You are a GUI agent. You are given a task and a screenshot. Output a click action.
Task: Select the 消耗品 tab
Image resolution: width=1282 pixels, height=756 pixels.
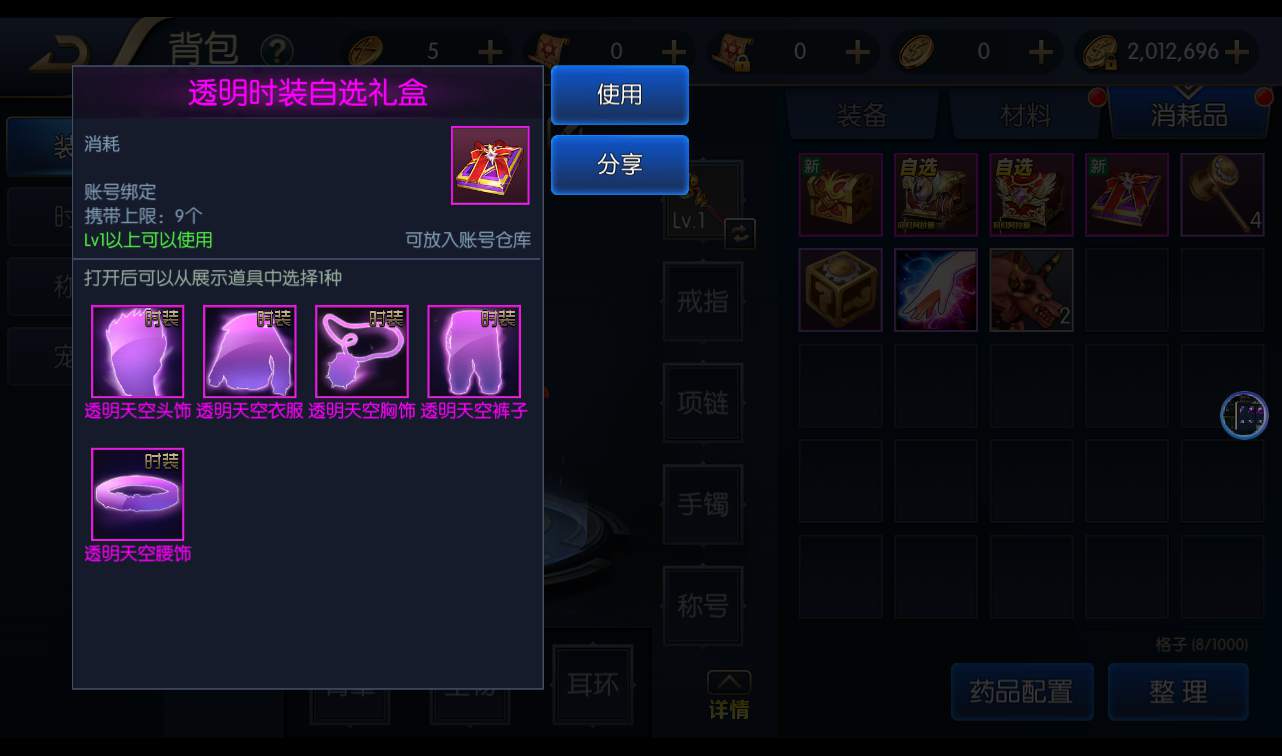pyautogui.click(x=1188, y=115)
